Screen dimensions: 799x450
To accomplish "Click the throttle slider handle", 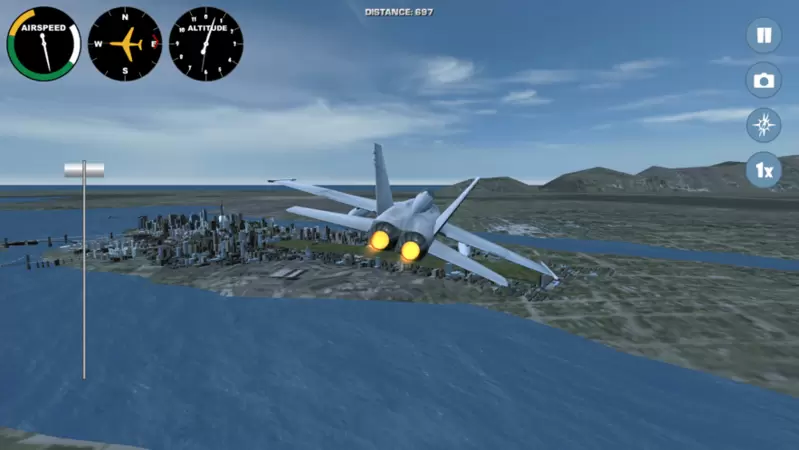I will (84, 170).
